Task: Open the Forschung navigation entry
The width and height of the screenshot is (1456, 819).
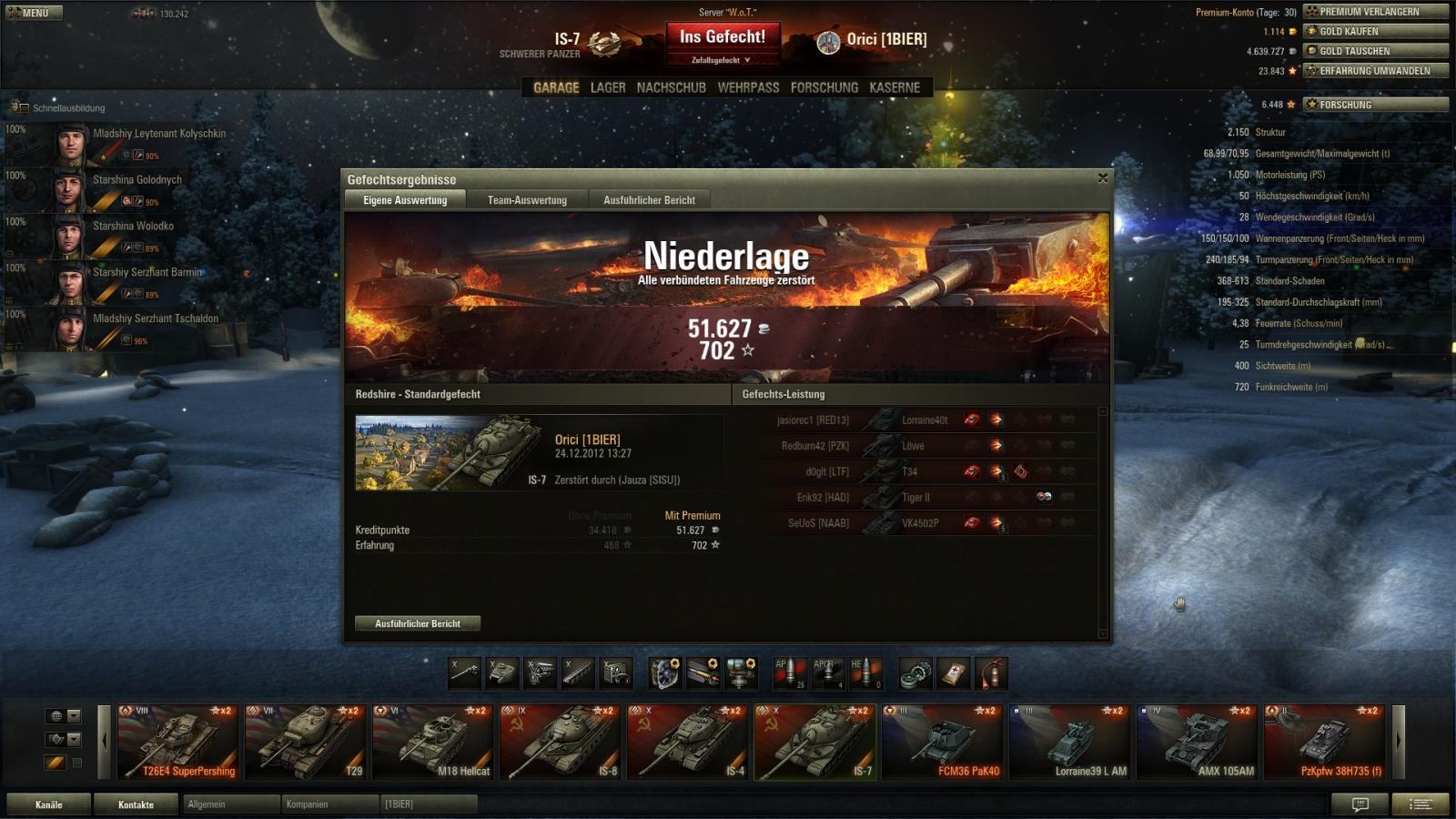Action: pos(824,87)
